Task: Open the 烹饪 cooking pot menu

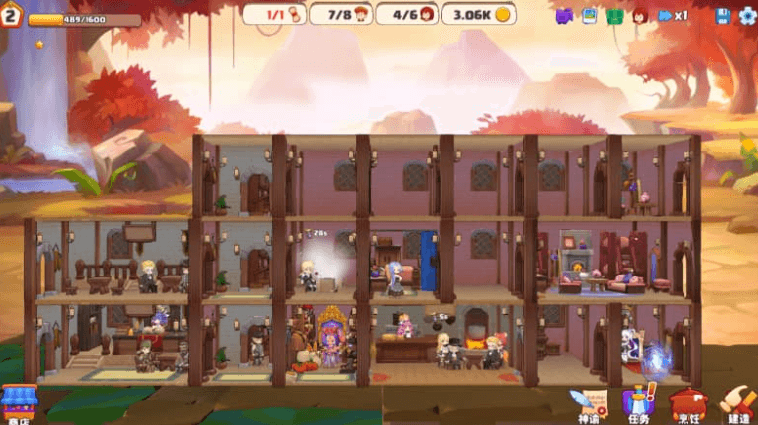Action: click(688, 404)
